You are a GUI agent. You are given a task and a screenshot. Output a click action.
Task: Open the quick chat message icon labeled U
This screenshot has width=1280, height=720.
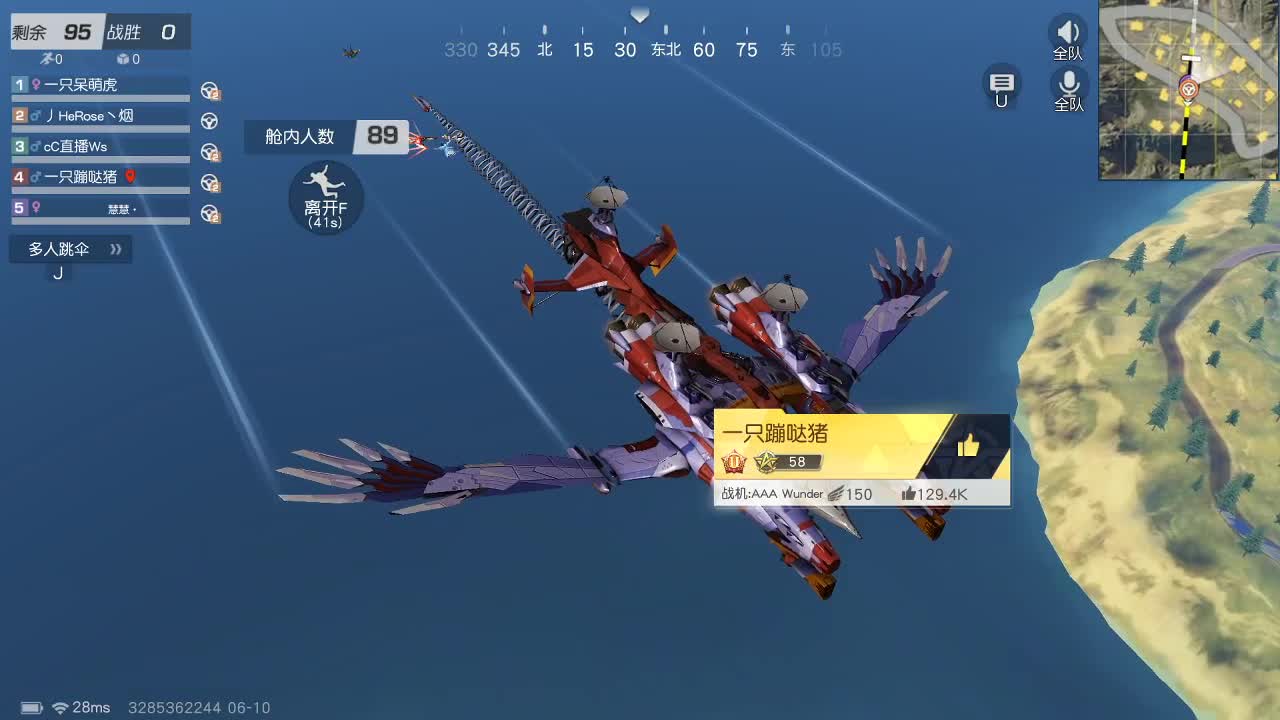pos(1001,88)
